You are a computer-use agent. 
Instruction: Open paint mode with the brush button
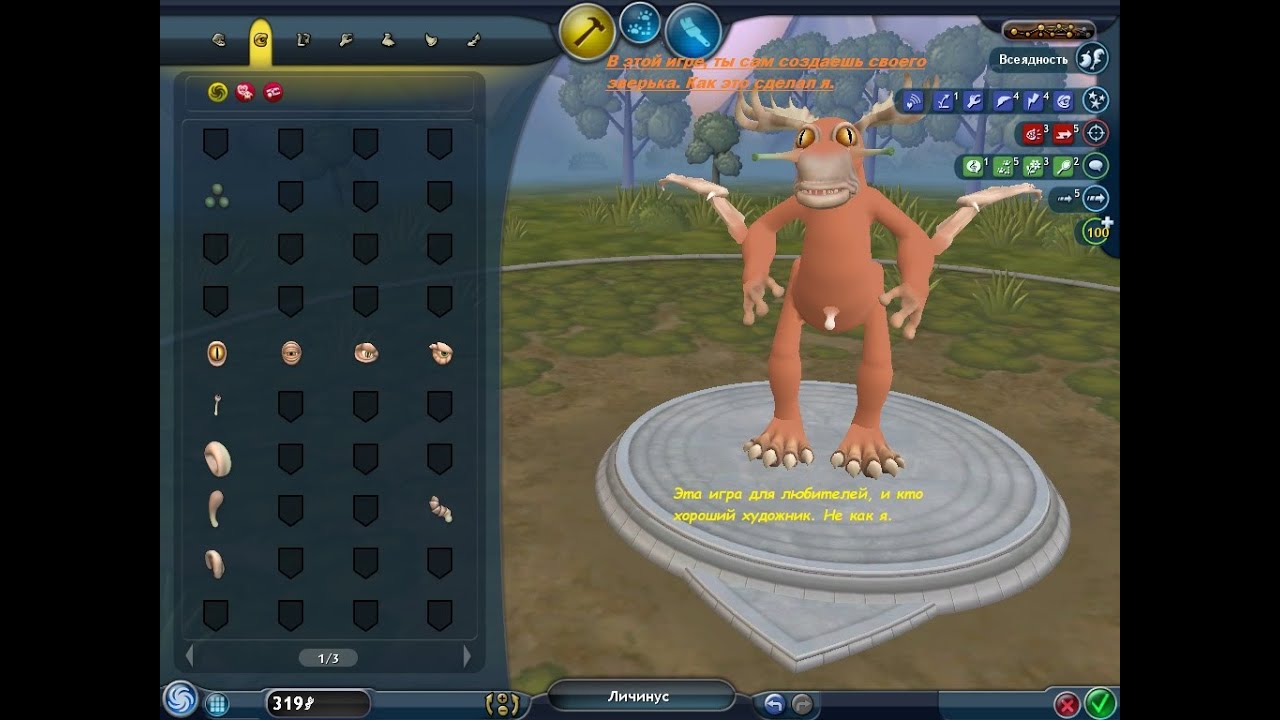[692, 31]
